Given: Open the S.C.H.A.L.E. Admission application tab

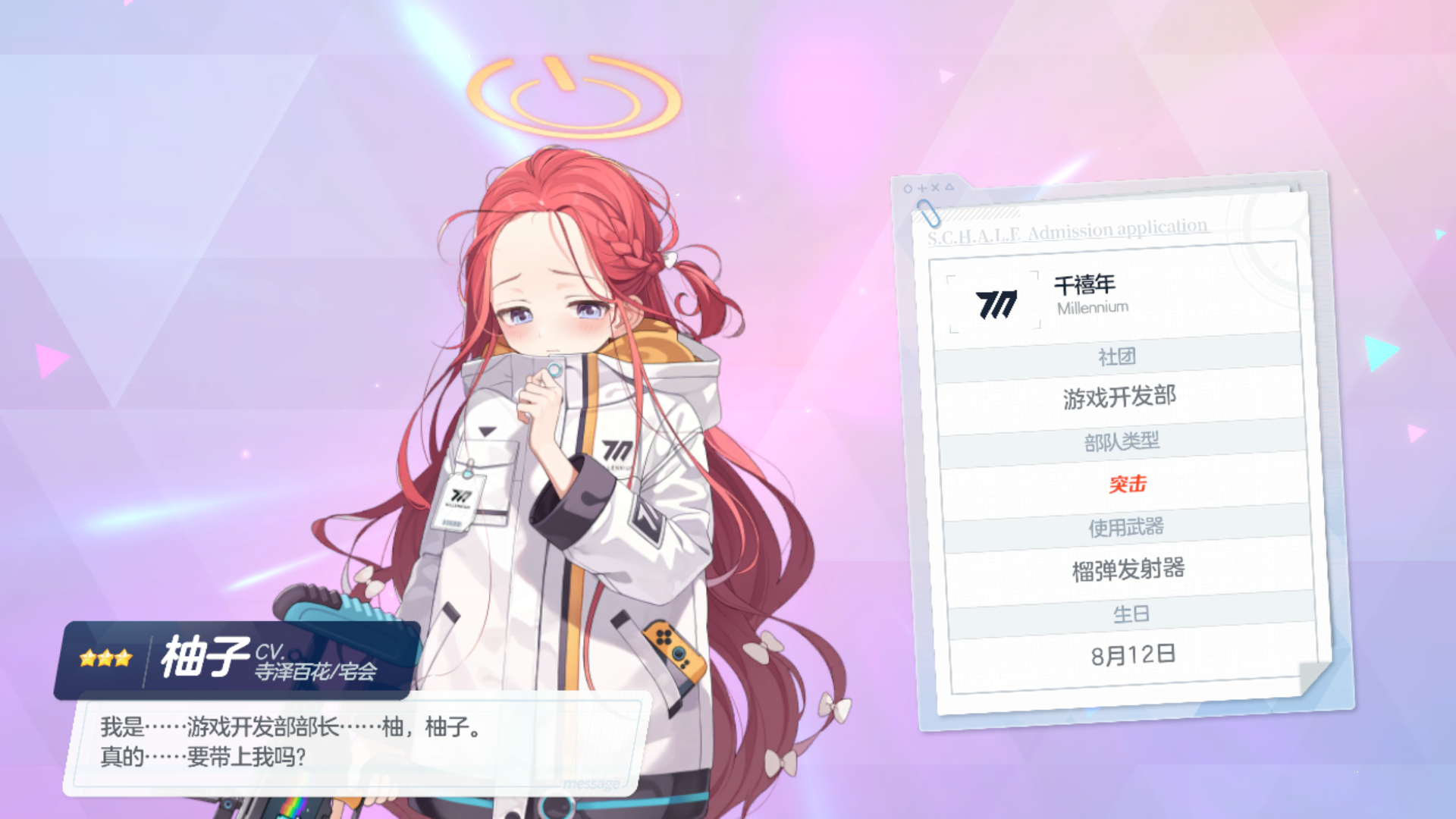Looking at the screenshot, I should (1067, 231).
